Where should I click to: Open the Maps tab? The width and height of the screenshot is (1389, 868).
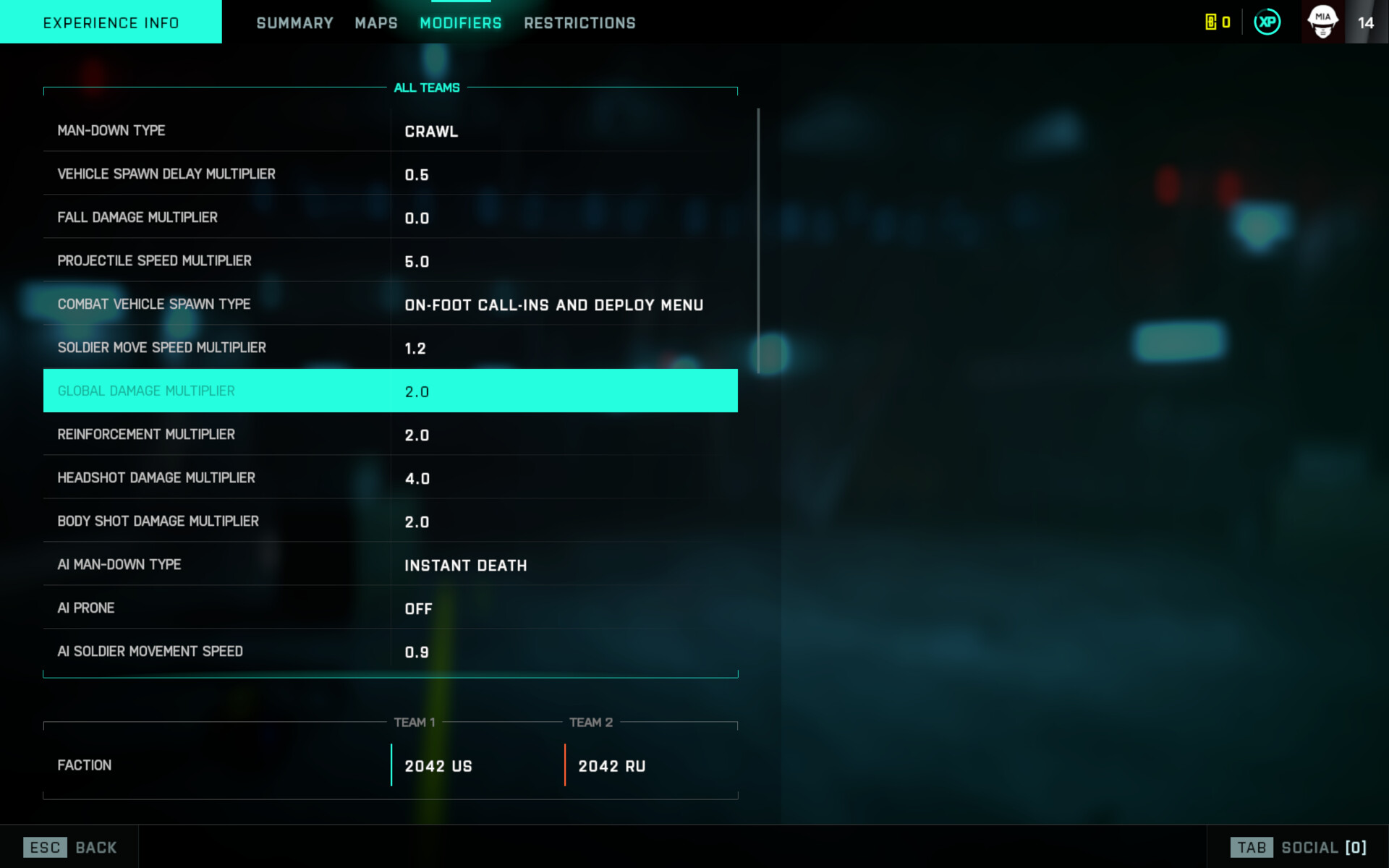click(x=376, y=23)
